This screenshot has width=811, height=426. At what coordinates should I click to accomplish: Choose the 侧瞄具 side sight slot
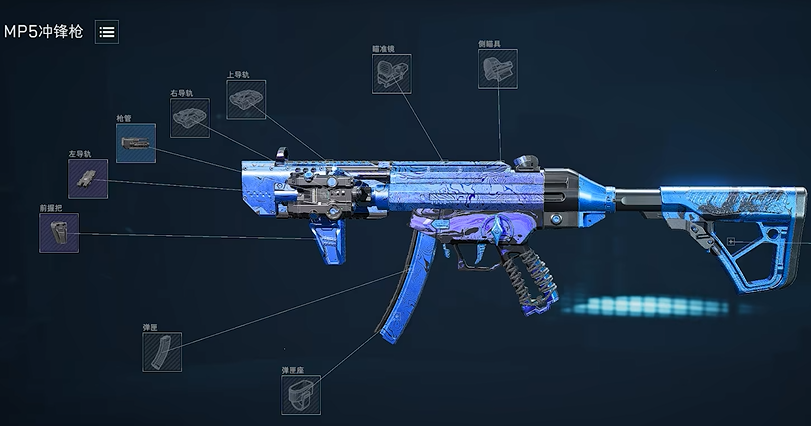tap(498, 69)
